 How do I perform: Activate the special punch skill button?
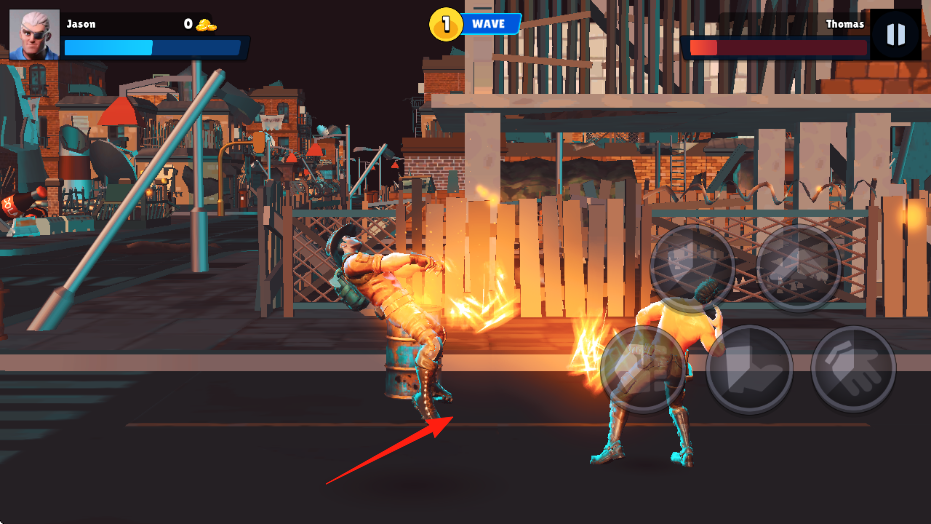pyautogui.click(x=692, y=266)
